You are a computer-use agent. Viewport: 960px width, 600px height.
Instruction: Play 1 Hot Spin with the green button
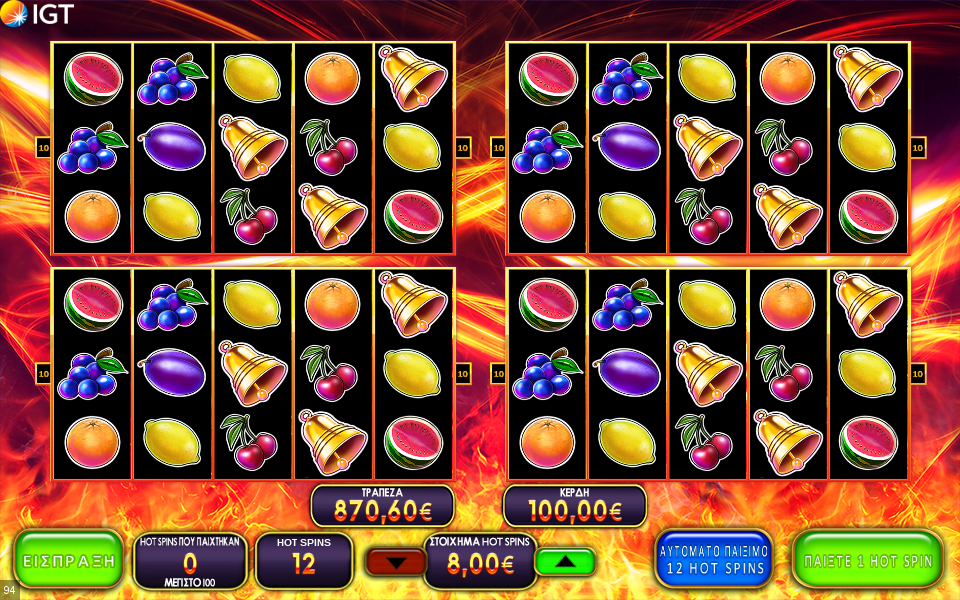point(867,561)
